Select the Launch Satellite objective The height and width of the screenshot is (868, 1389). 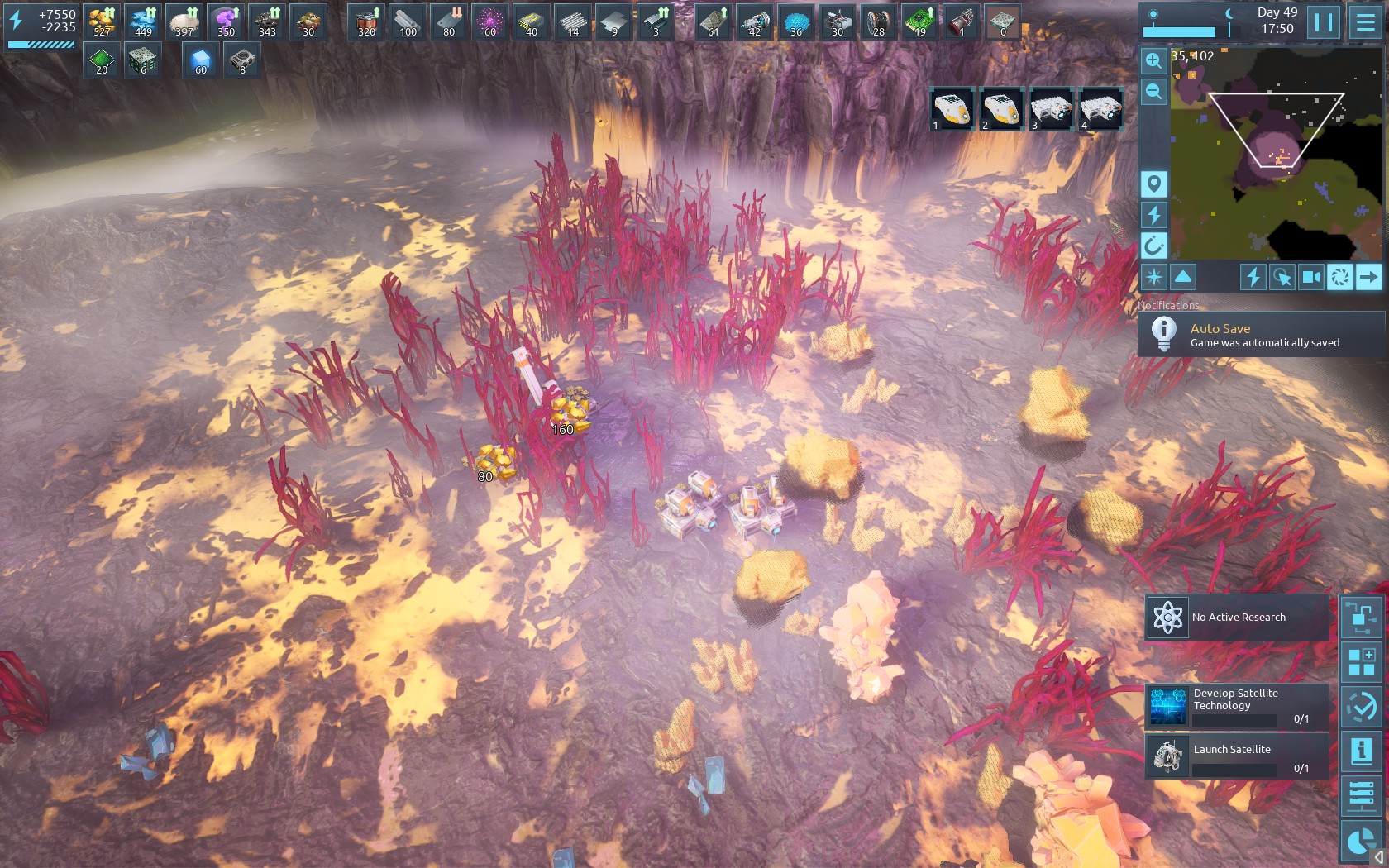tap(1237, 756)
